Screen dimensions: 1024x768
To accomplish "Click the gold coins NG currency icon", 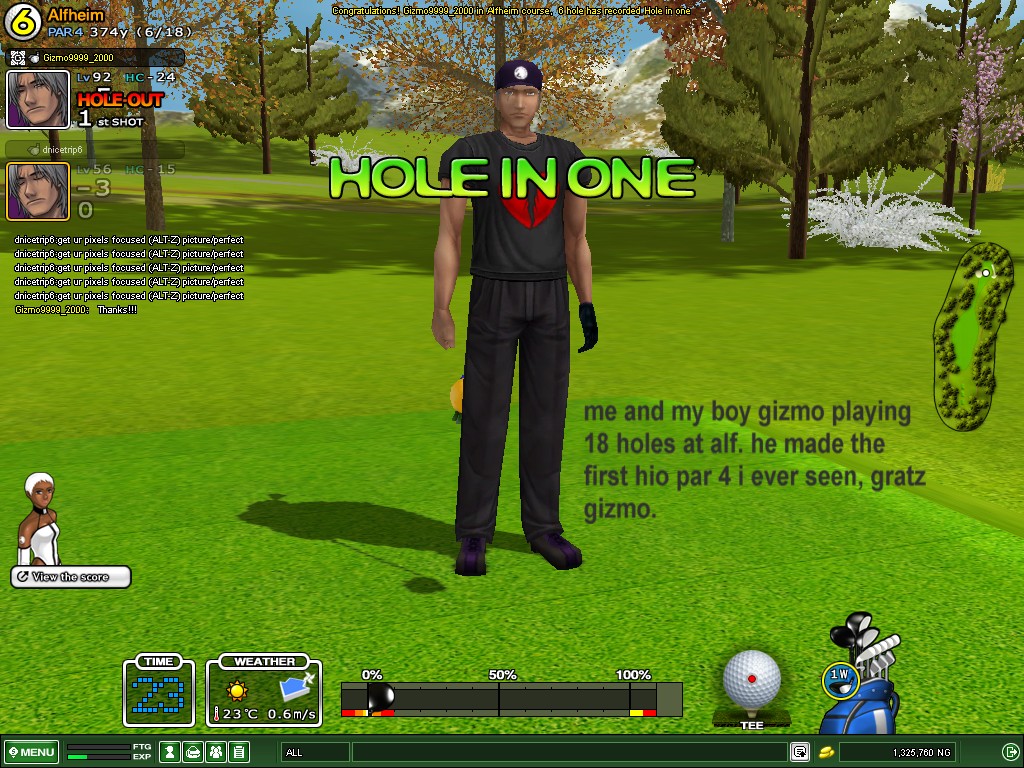I will pos(827,752).
